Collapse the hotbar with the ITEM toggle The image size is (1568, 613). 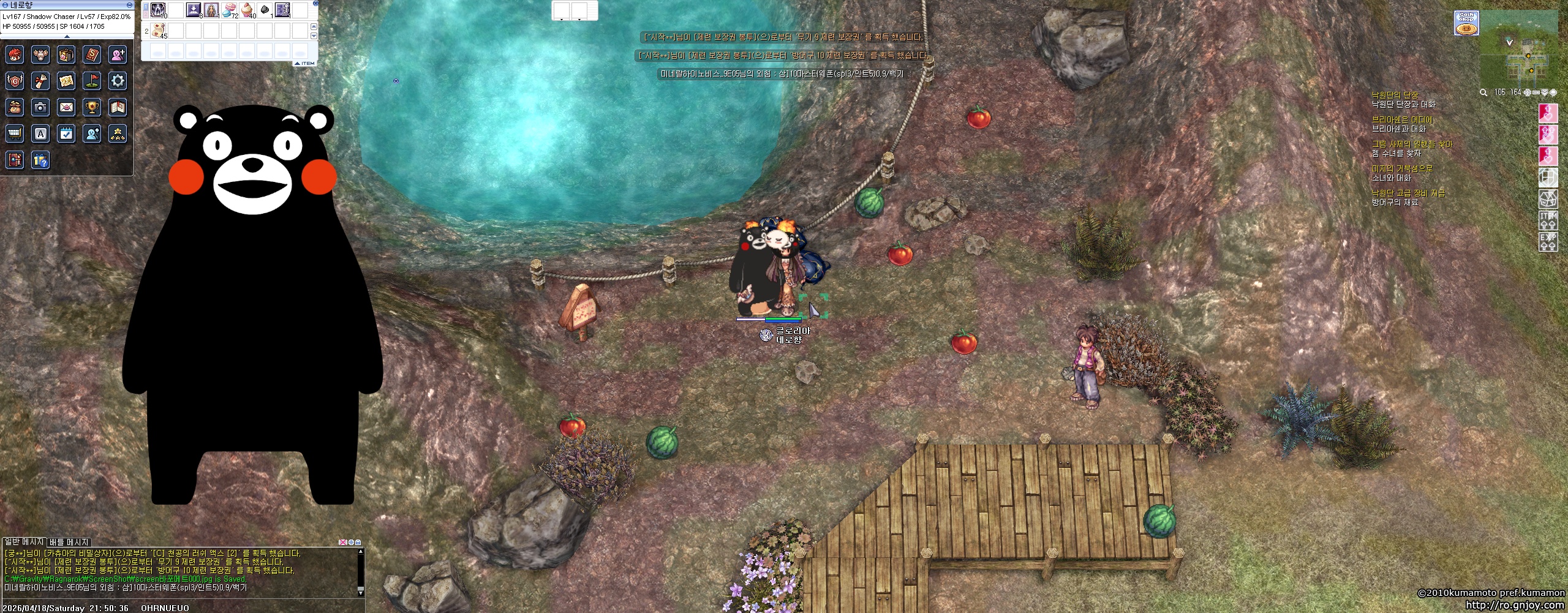pyautogui.click(x=305, y=64)
